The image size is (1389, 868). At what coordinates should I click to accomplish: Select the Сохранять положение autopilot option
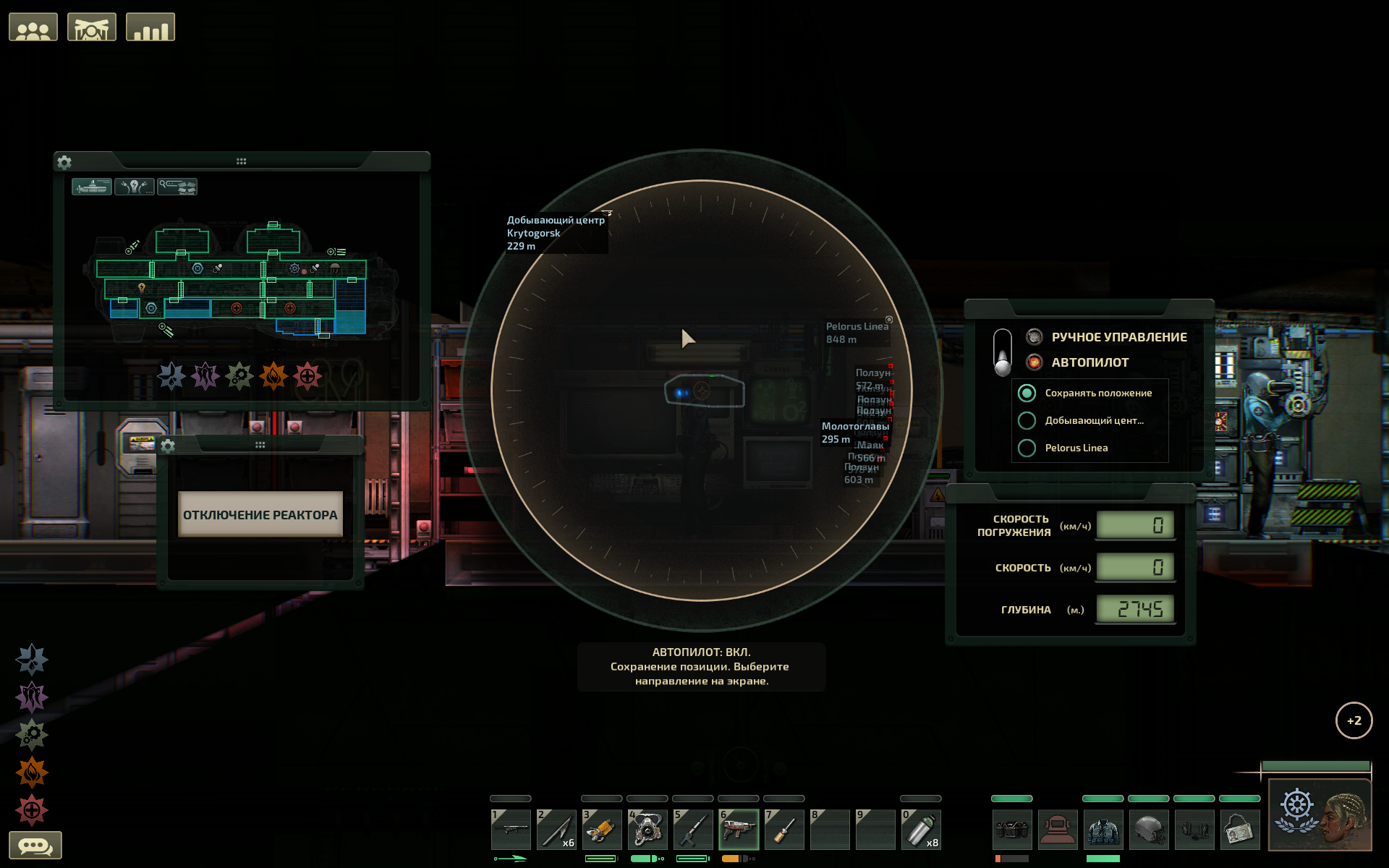tap(1027, 393)
